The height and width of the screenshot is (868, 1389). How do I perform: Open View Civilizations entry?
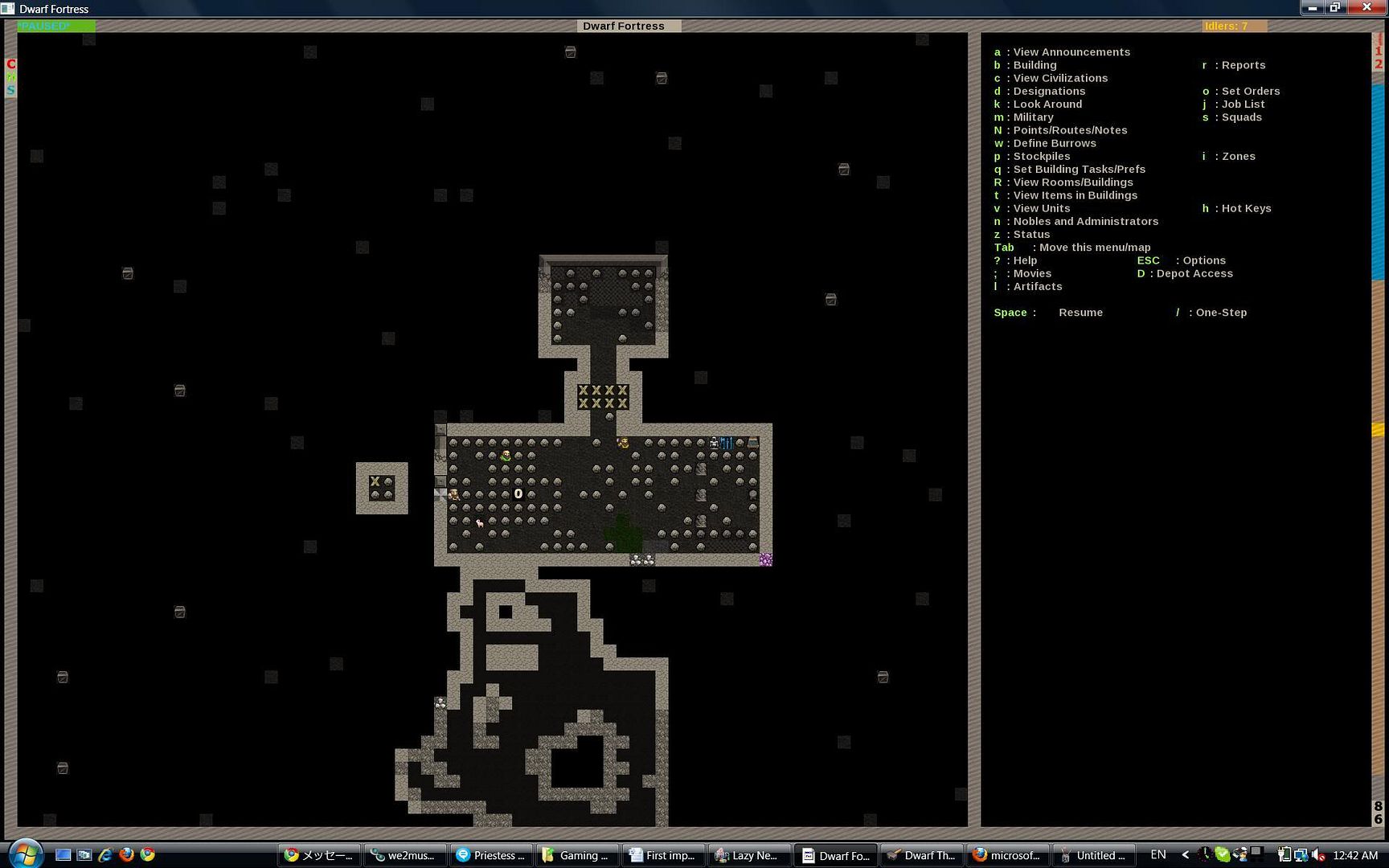1059,78
